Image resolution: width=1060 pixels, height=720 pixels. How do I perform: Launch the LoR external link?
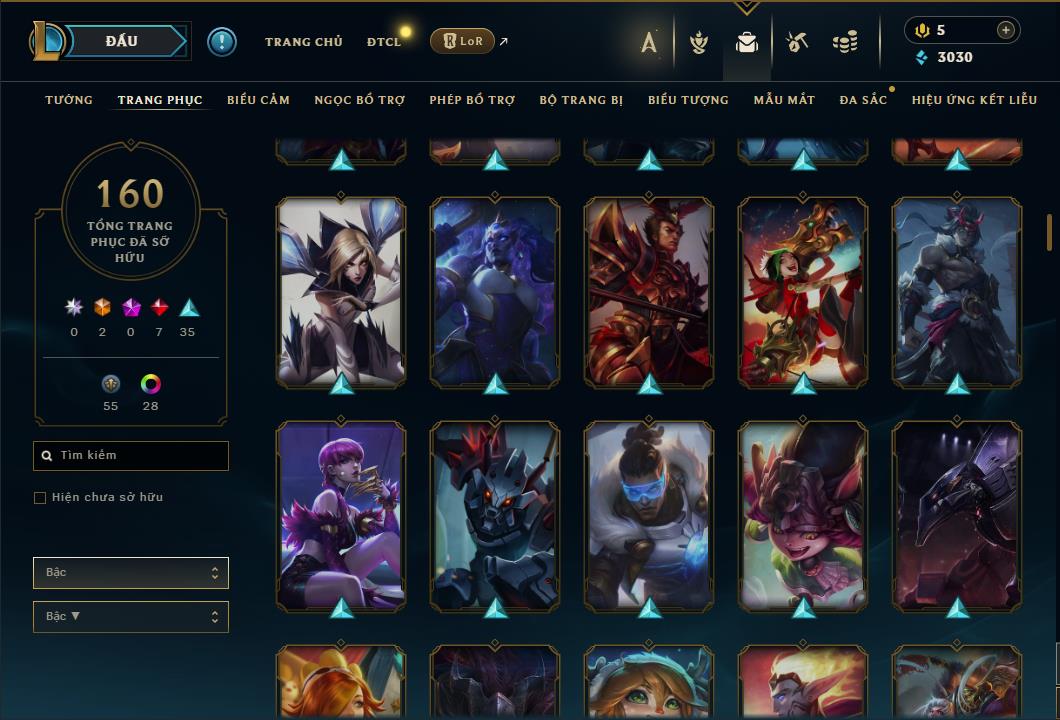463,41
